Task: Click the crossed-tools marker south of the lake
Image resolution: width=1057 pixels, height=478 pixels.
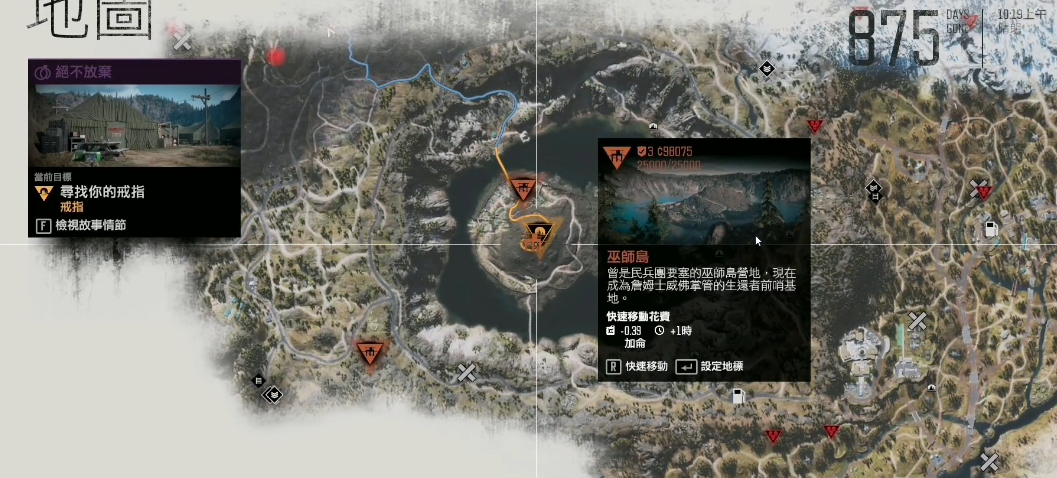Action: pos(466,372)
